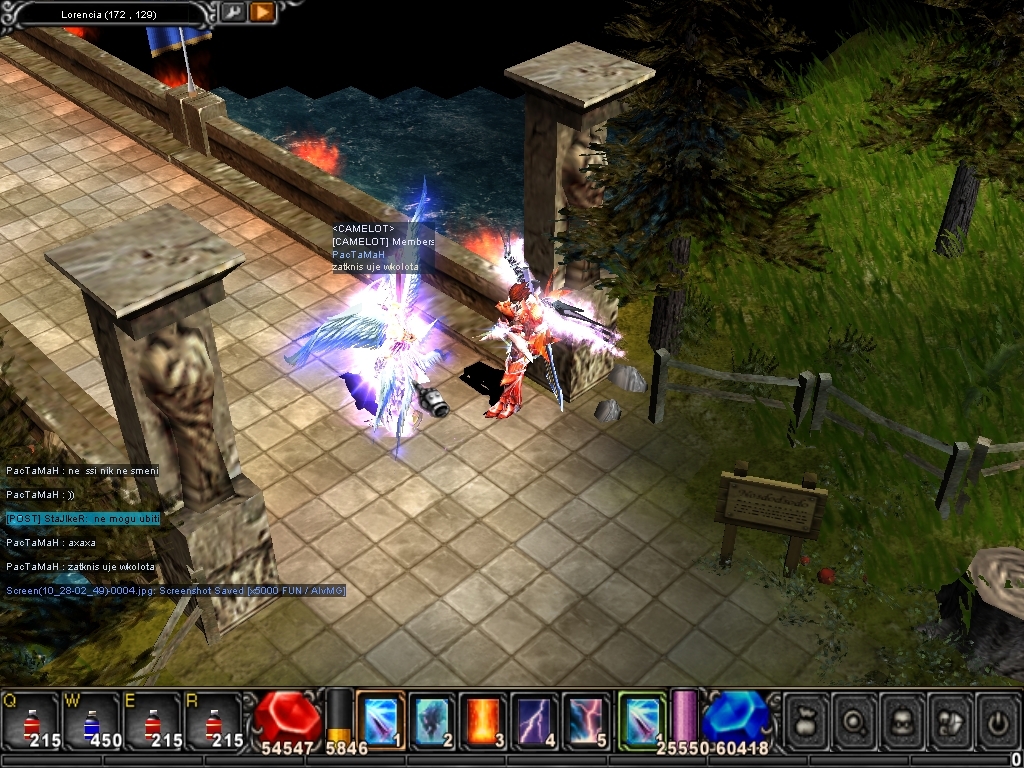Click the [POST] StaJIkeR chat message

83,519
